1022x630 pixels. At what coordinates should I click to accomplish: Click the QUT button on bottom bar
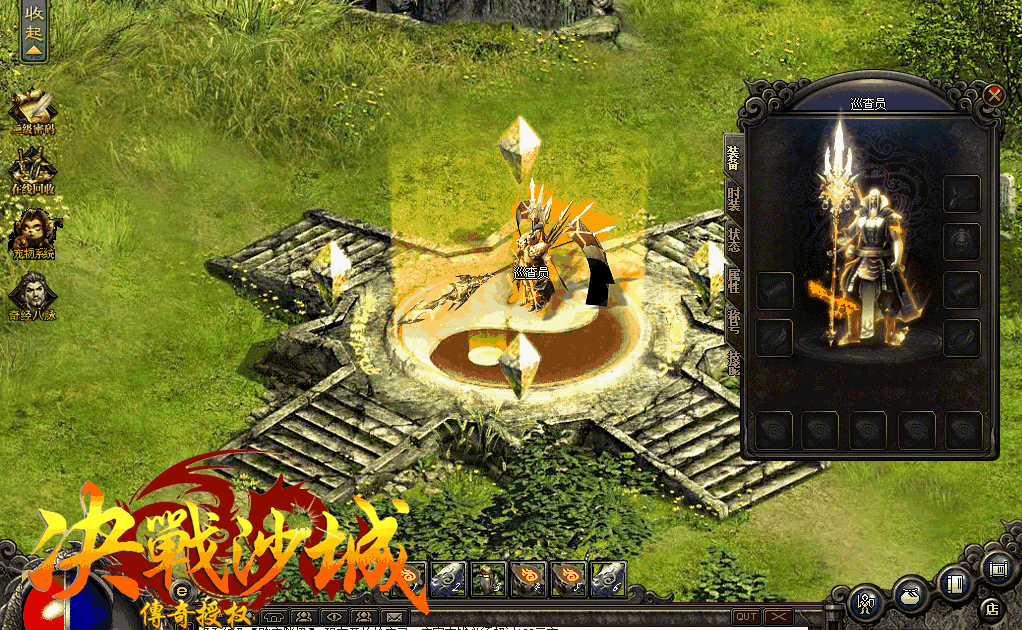(x=746, y=617)
